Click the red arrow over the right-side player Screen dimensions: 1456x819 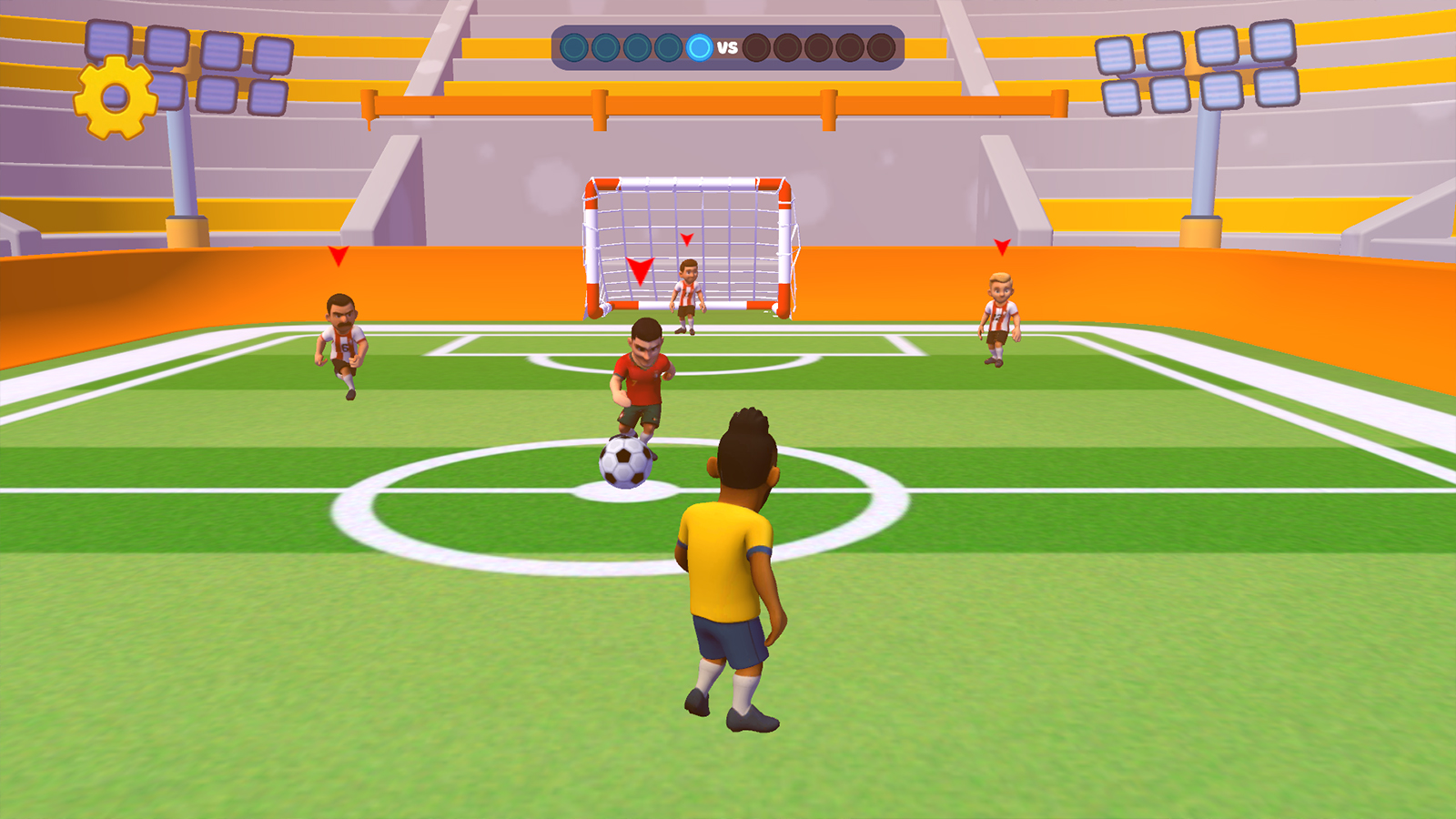(1002, 246)
